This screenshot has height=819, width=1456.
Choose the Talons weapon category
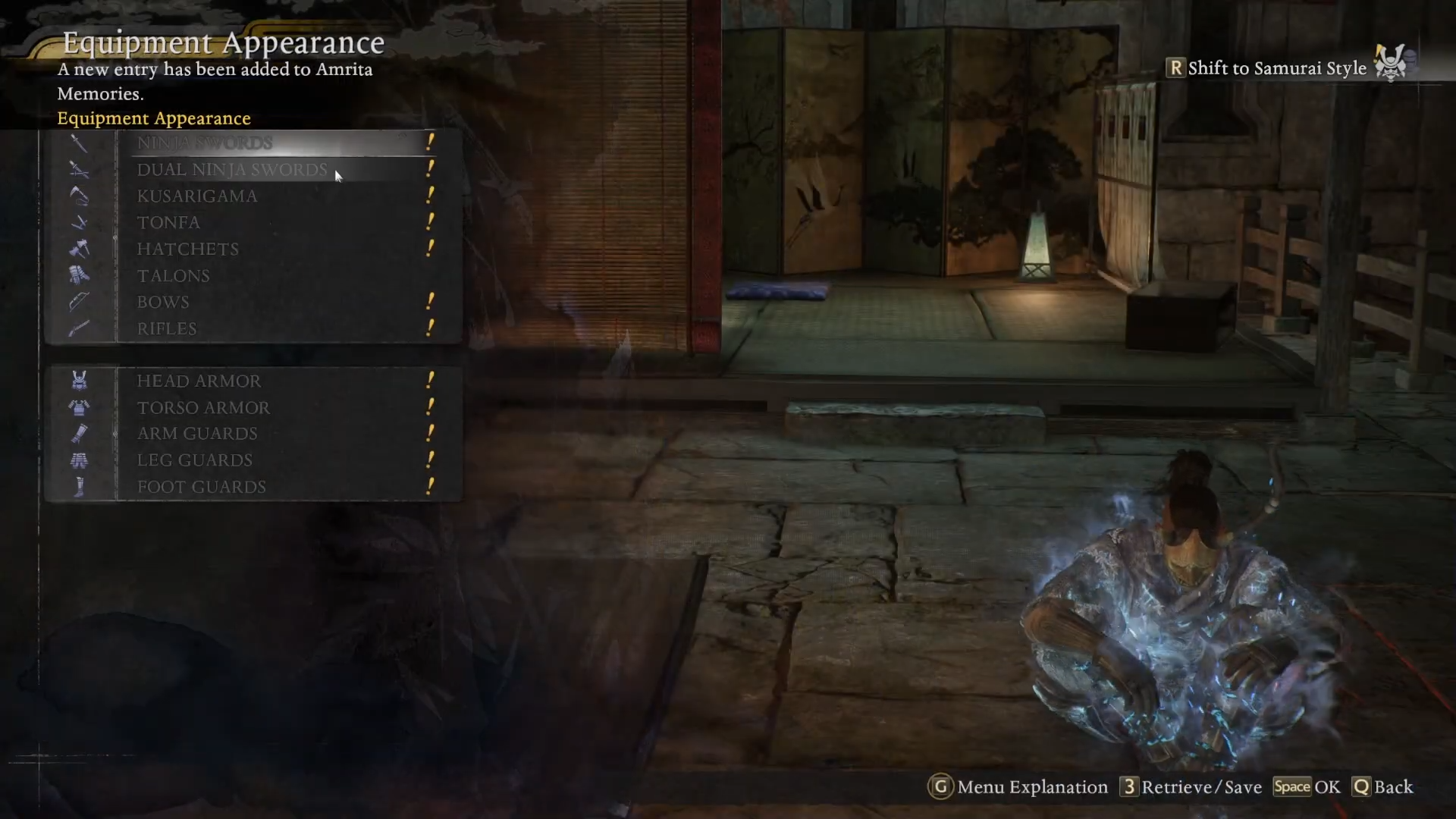pos(173,276)
